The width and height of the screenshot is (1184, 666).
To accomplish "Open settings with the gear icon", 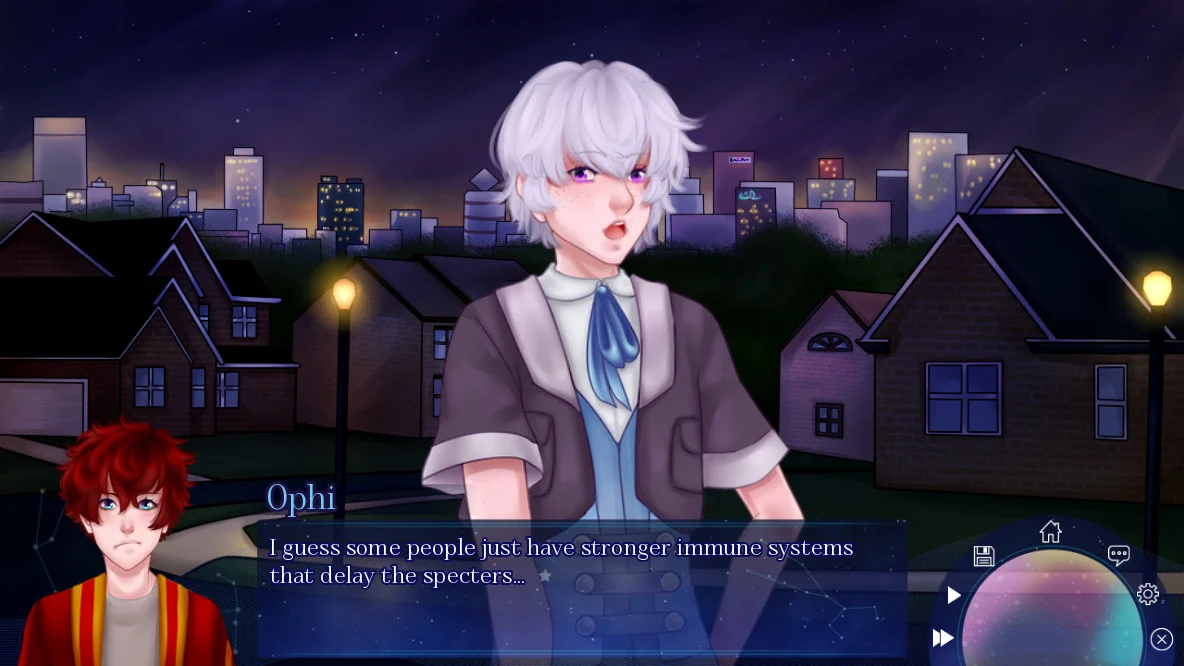I will click(x=1148, y=594).
